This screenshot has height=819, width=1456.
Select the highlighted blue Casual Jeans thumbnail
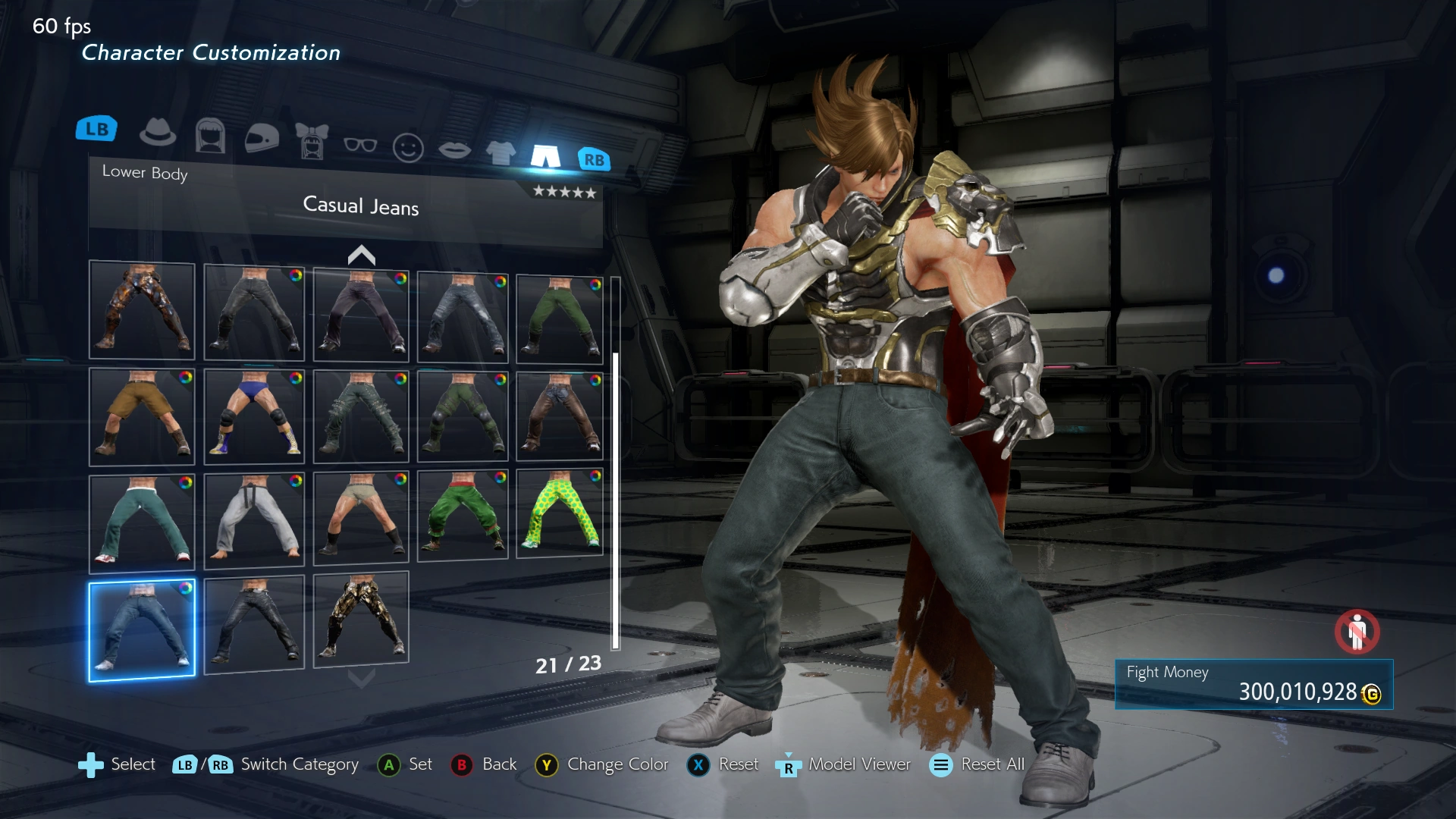click(142, 631)
